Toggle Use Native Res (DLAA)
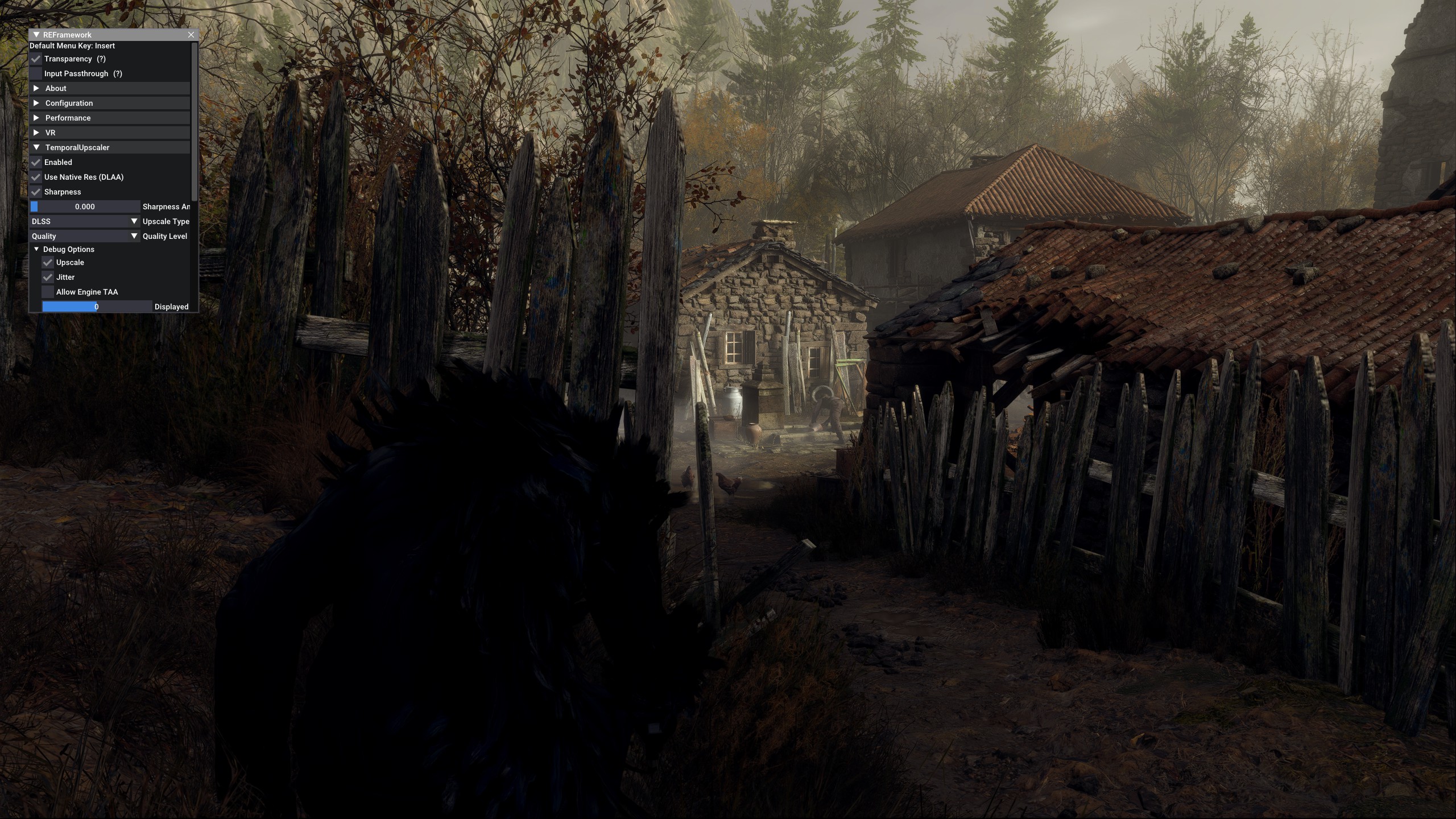This screenshot has width=1456, height=819. (36, 177)
